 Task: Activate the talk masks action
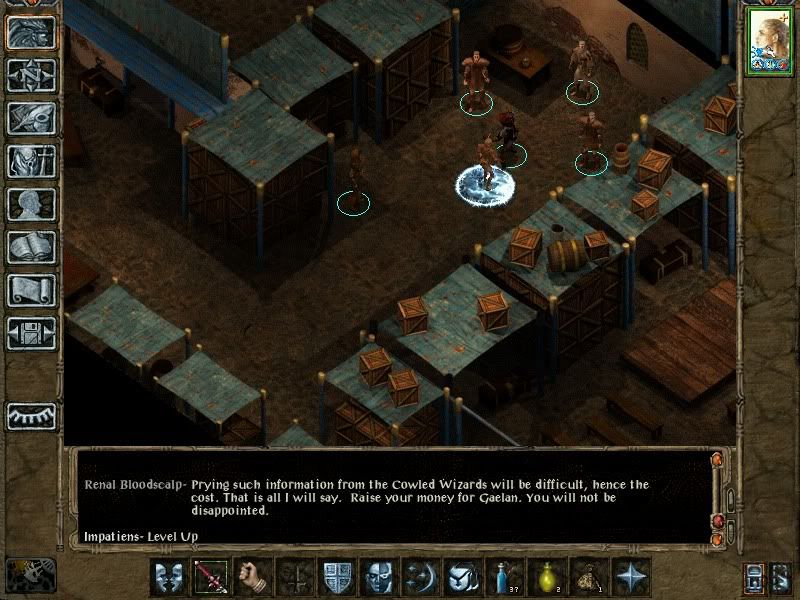pos(167,576)
